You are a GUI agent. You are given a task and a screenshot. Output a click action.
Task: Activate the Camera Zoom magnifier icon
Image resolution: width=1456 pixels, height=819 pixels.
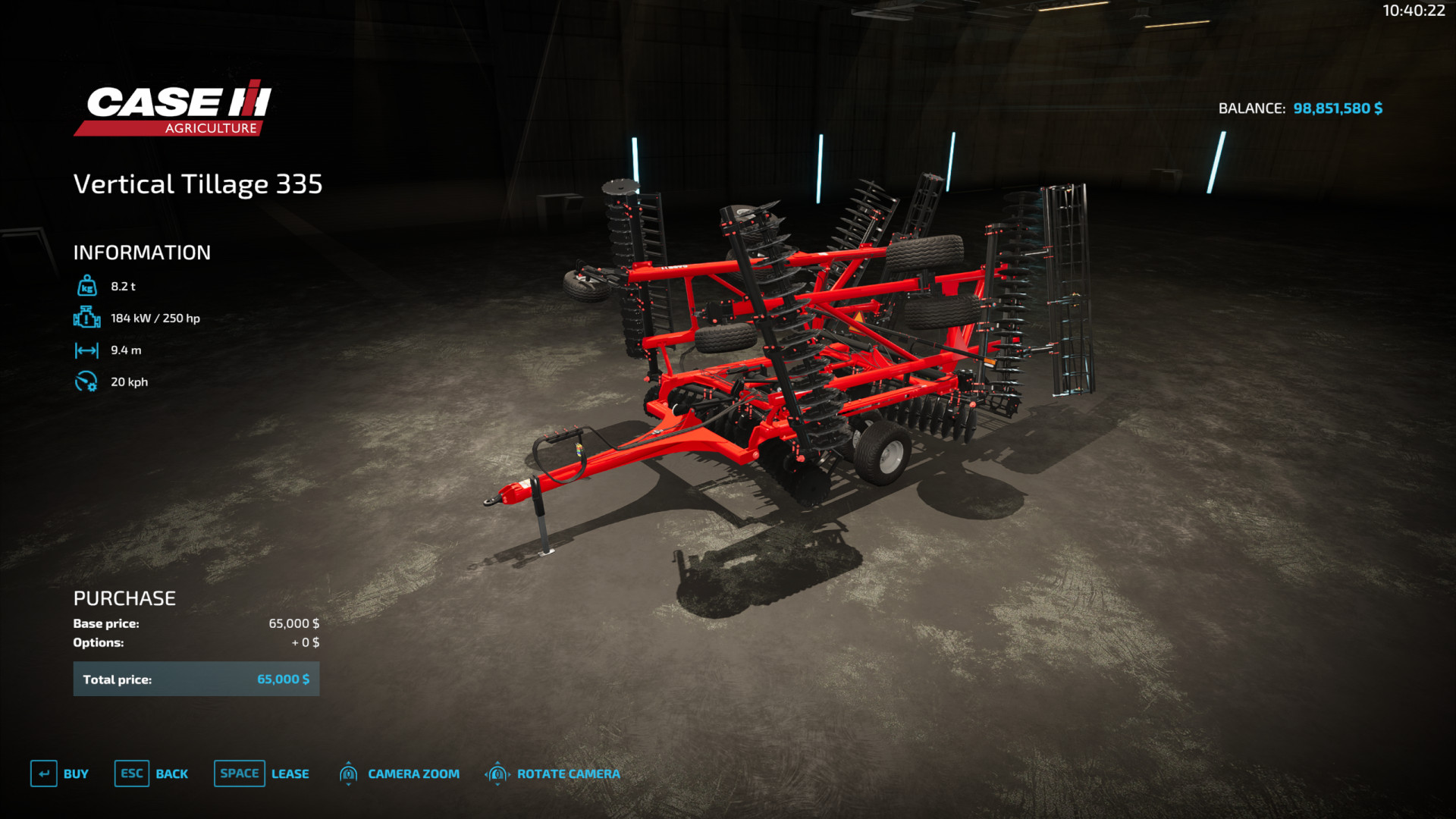coord(349,773)
